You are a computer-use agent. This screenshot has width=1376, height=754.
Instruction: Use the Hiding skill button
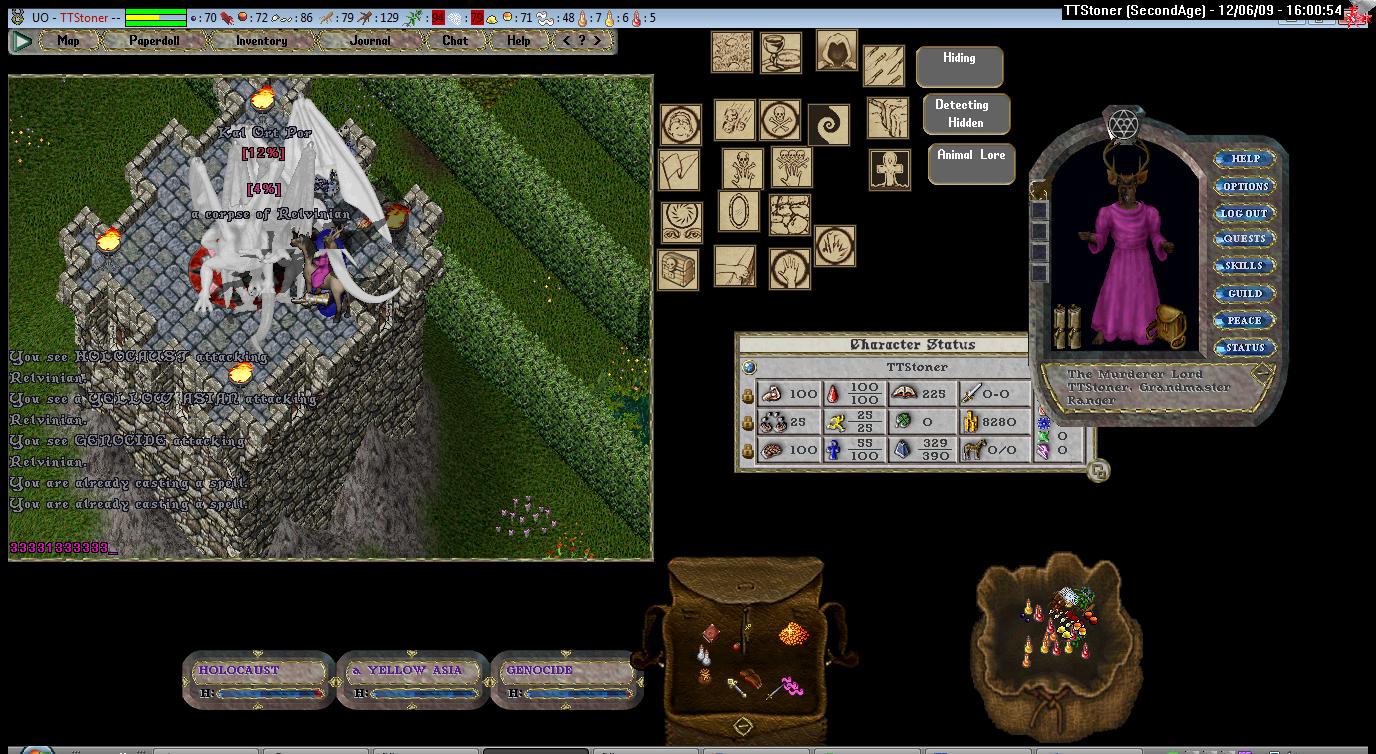click(959, 66)
